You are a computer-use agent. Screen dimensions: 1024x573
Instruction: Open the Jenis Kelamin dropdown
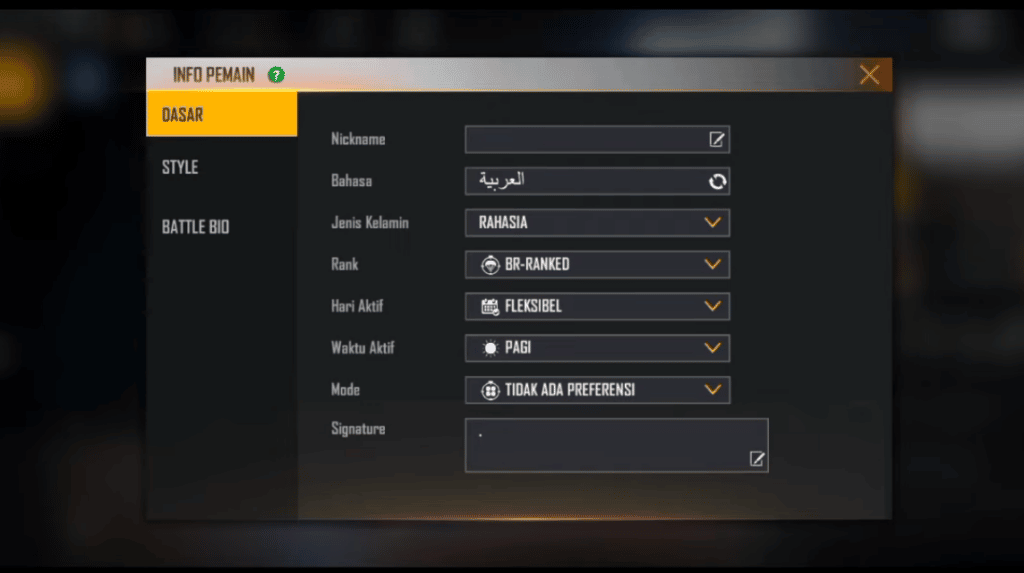point(597,223)
